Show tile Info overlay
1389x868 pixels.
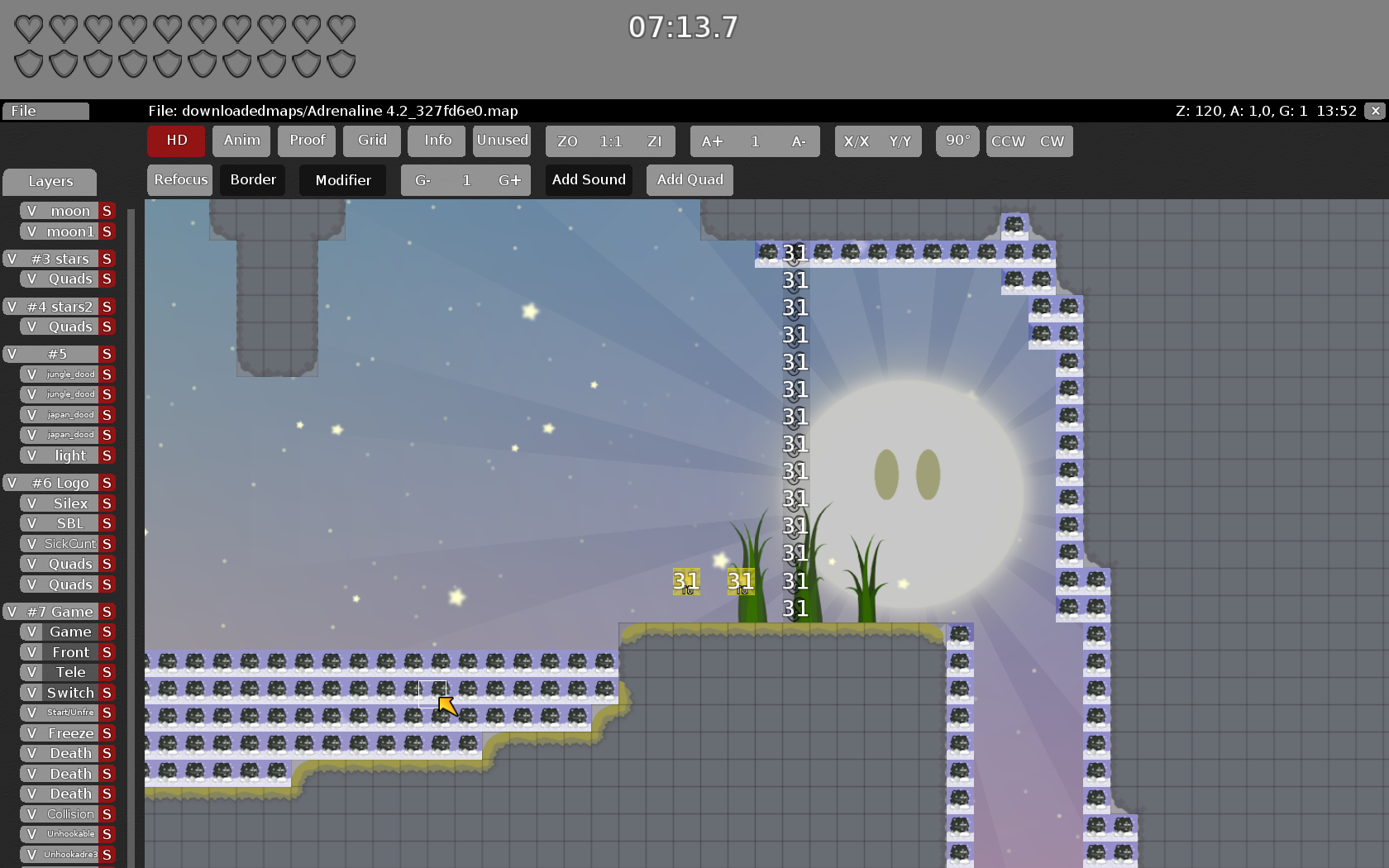(x=437, y=141)
